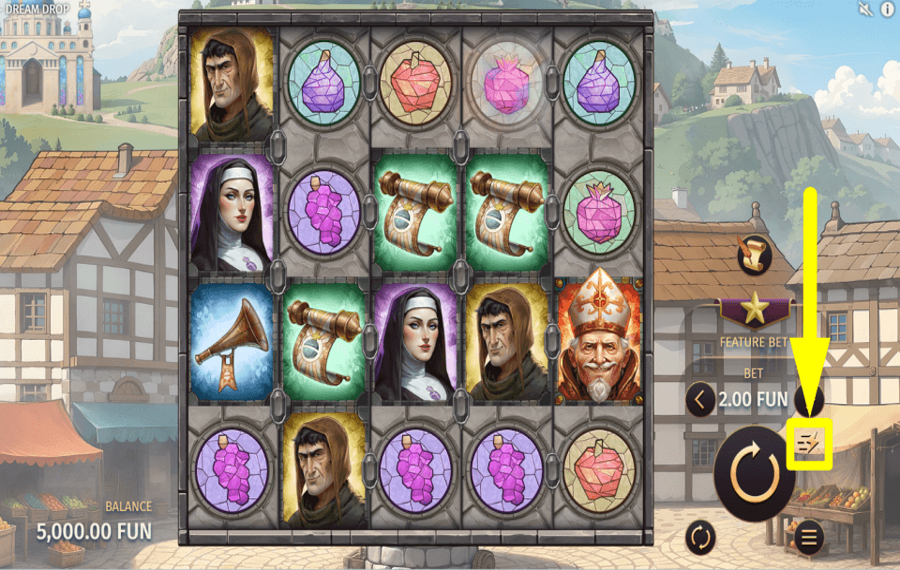
Task: Open the autoplay settings with the looping arrows icon
Action: [701, 538]
